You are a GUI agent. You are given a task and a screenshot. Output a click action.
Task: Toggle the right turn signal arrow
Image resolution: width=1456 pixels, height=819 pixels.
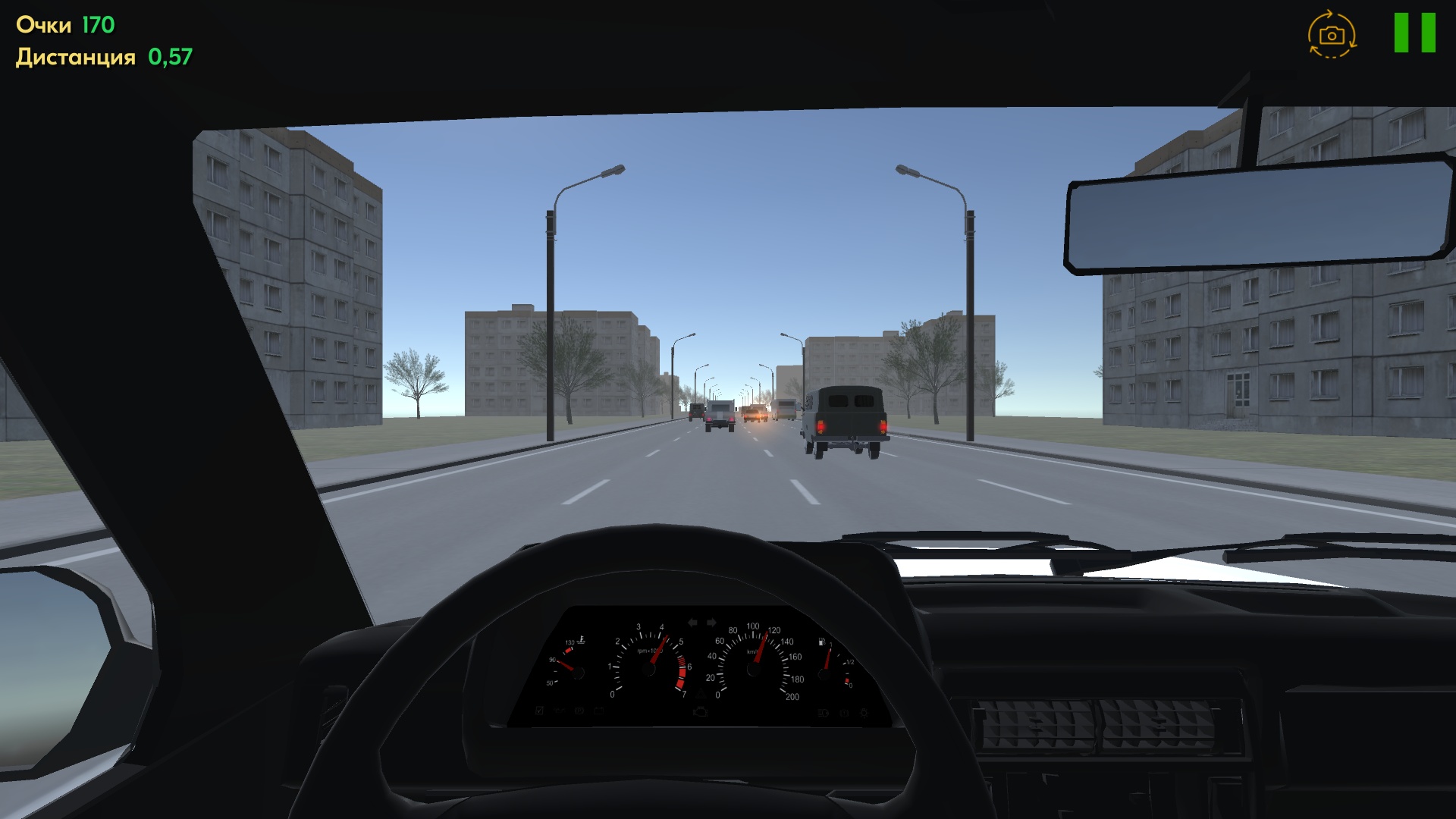click(711, 622)
